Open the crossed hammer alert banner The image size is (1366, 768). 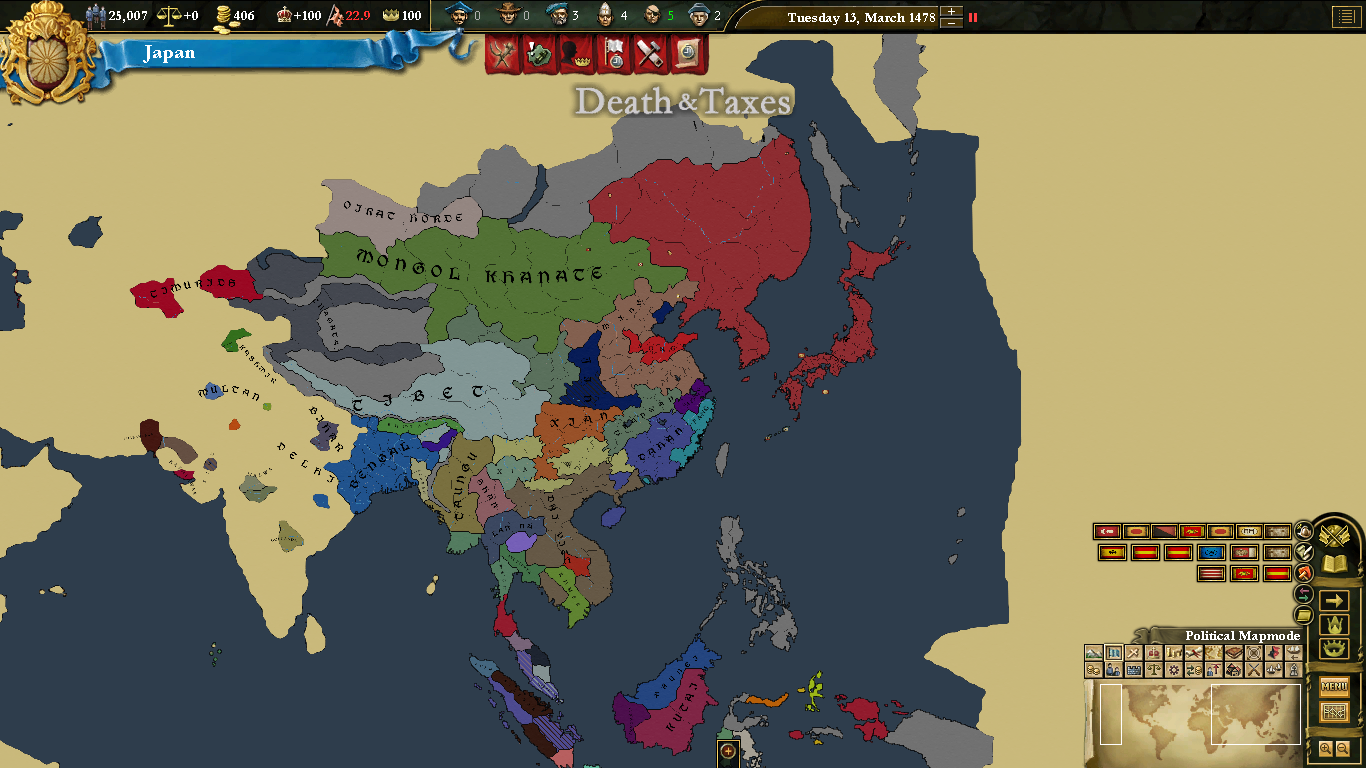click(650, 53)
